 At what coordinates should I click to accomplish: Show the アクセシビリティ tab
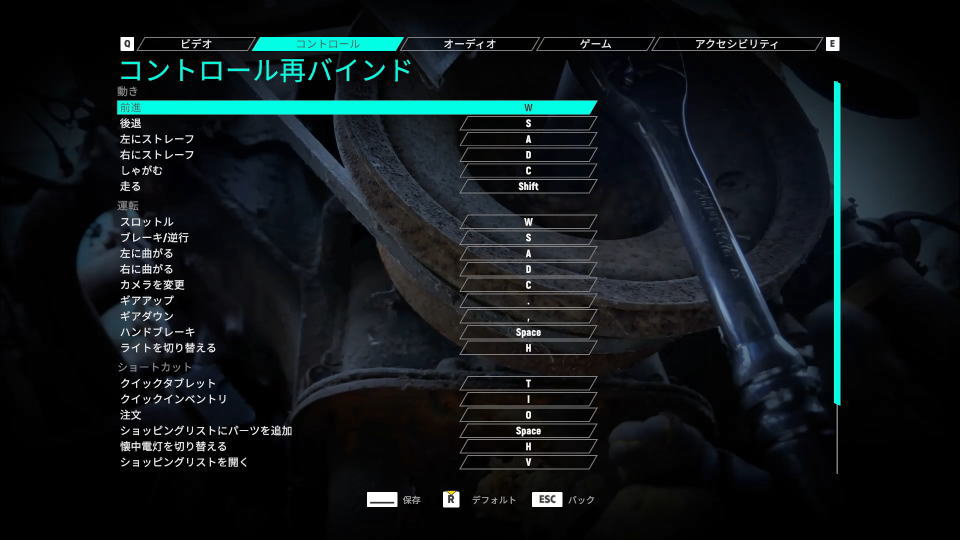pos(736,44)
